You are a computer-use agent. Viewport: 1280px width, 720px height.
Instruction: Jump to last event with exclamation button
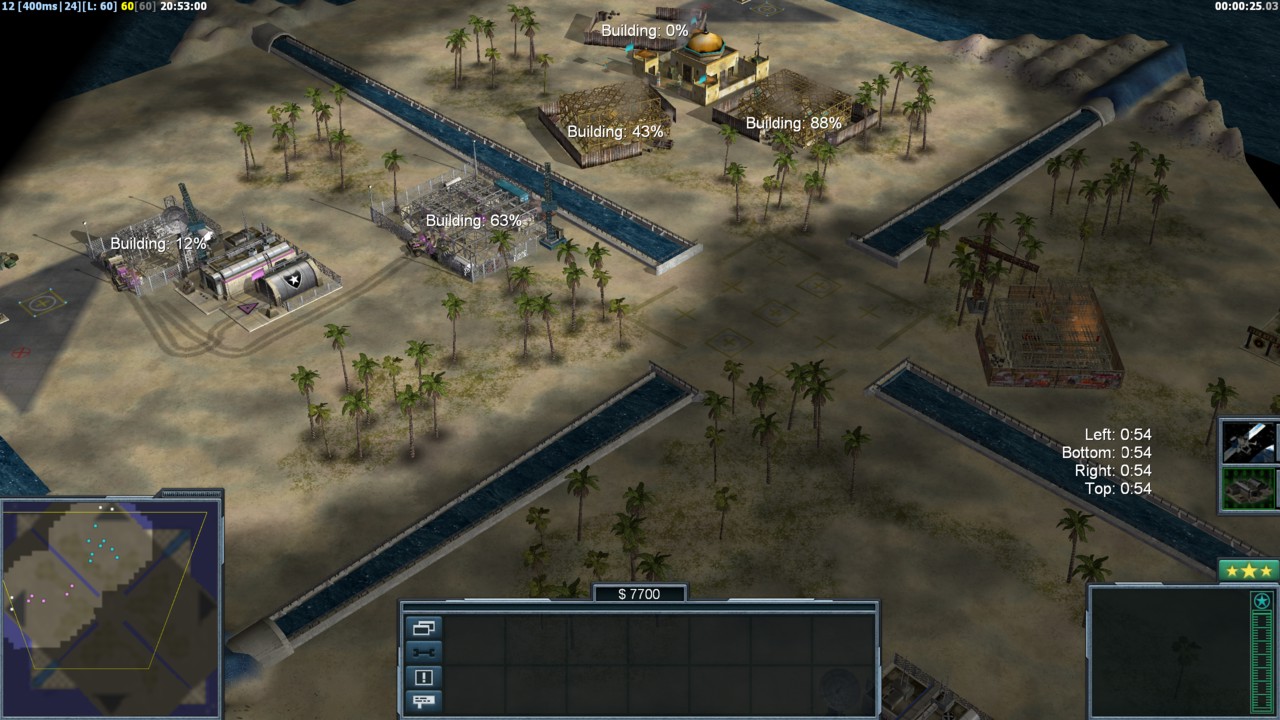click(423, 677)
